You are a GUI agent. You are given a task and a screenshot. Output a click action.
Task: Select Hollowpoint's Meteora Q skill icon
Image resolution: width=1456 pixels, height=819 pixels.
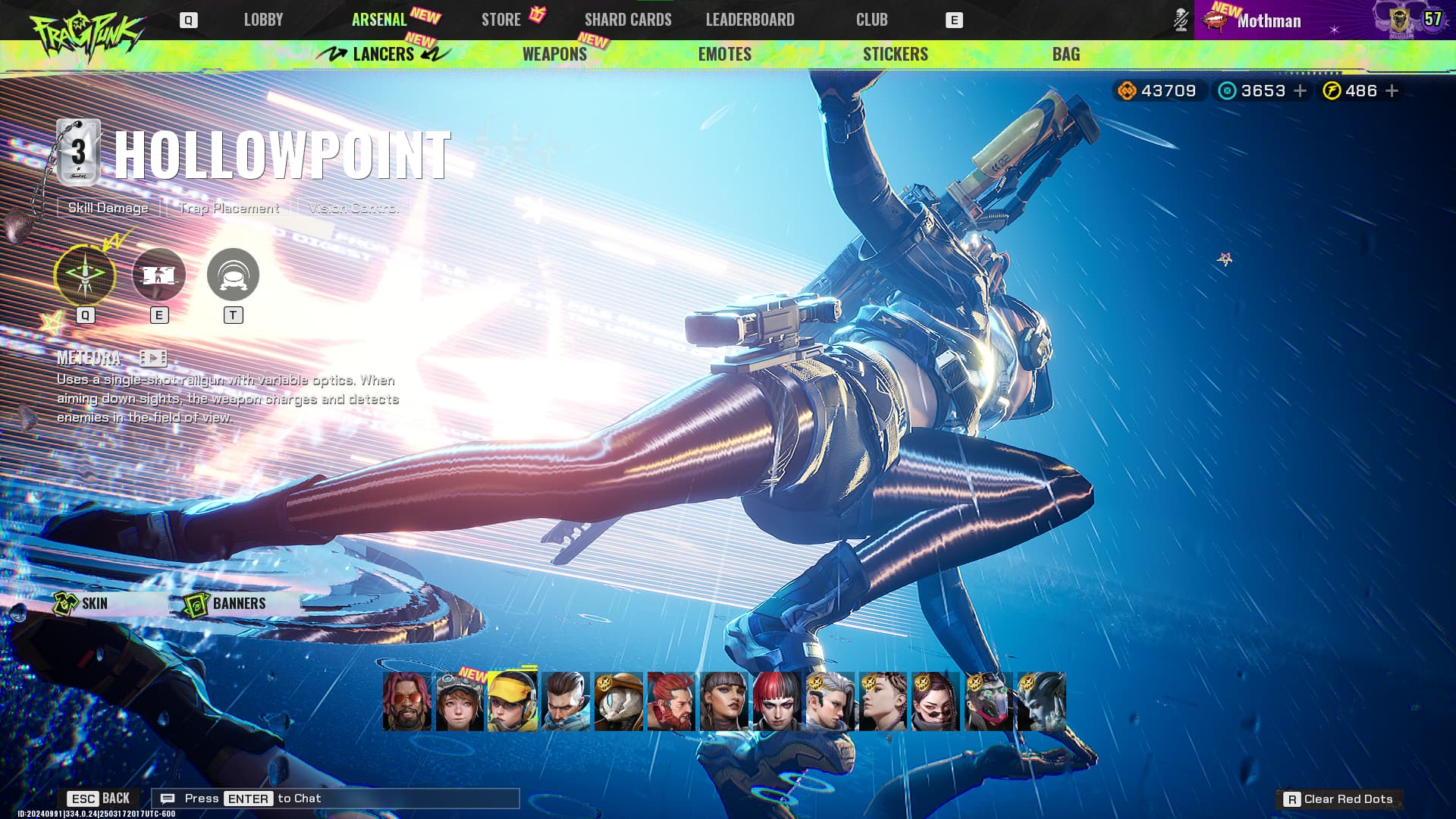coord(85,275)
